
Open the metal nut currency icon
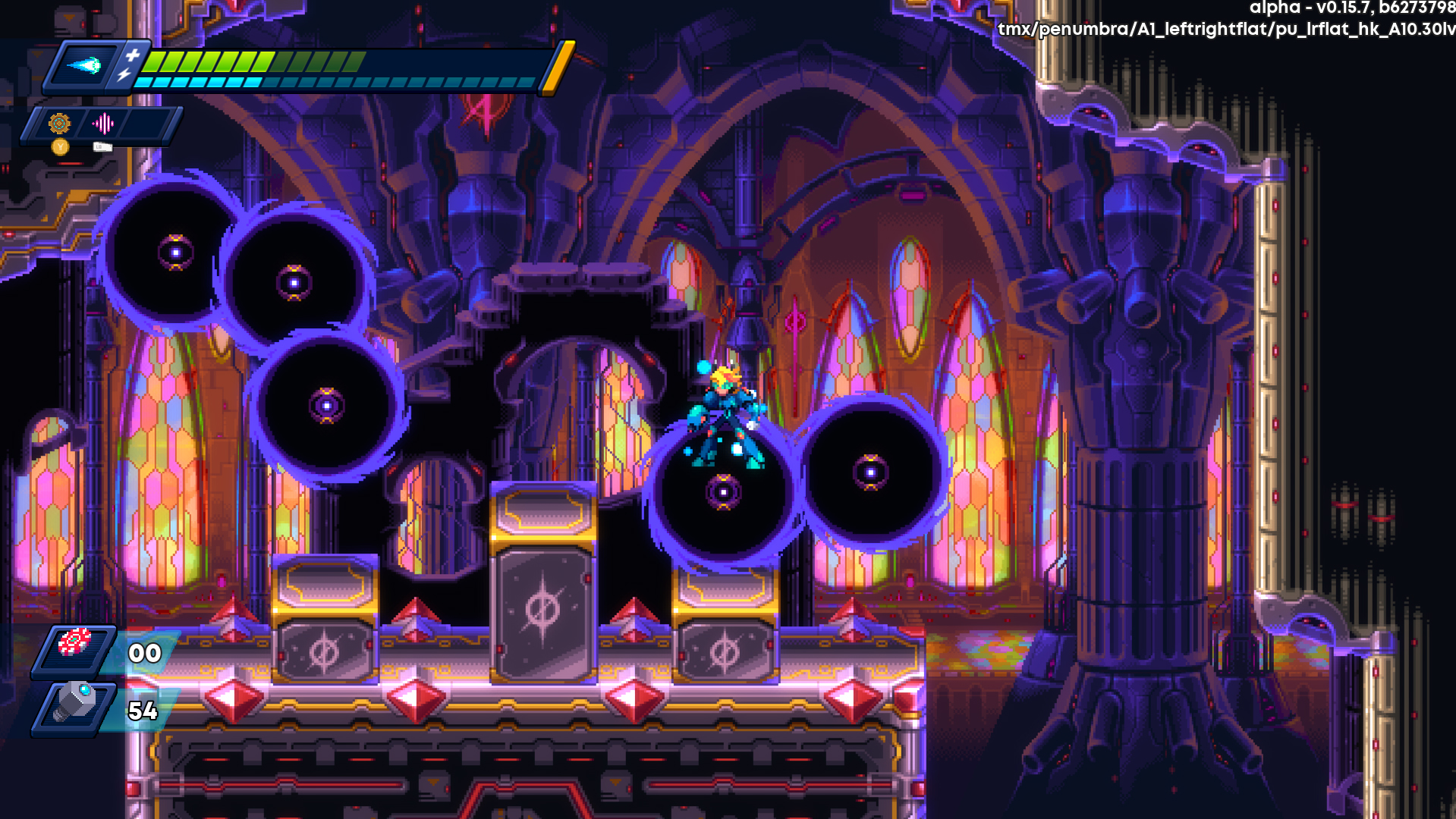click(x=74, y=703)
